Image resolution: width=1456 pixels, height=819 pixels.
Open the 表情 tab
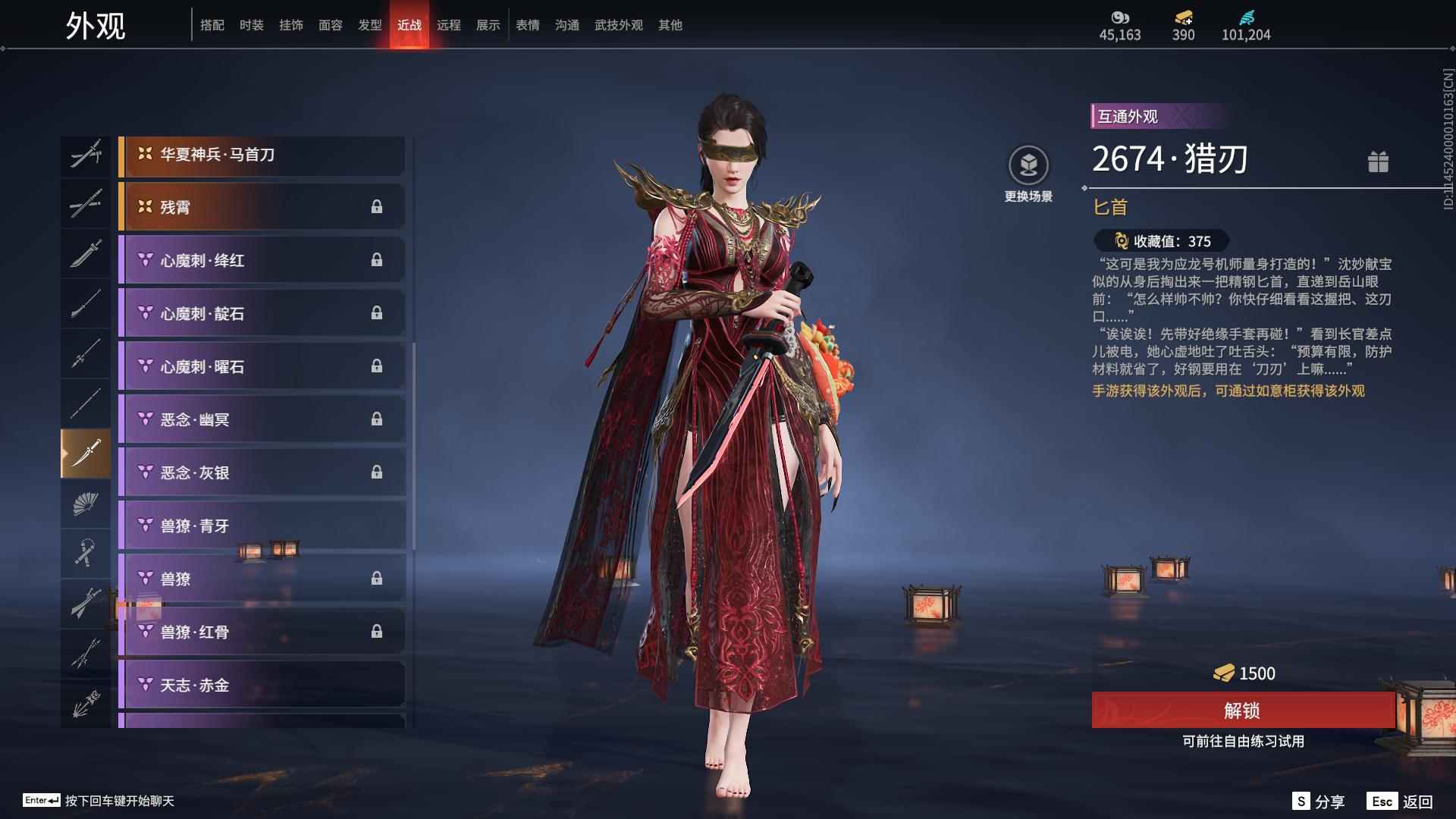tap(527, 24)
